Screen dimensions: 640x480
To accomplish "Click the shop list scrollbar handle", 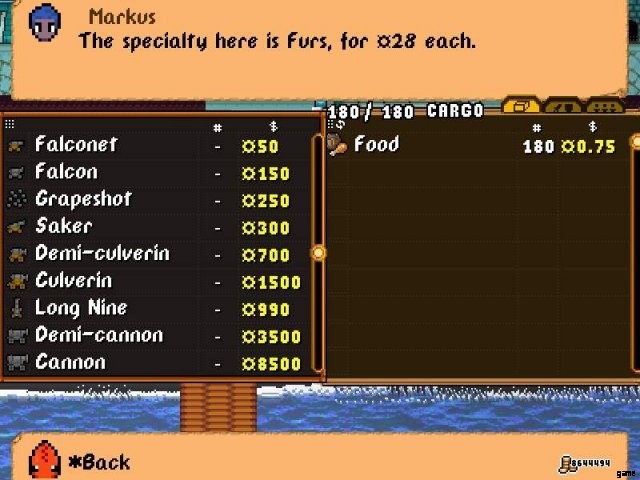I will click(x=319, y=253).
